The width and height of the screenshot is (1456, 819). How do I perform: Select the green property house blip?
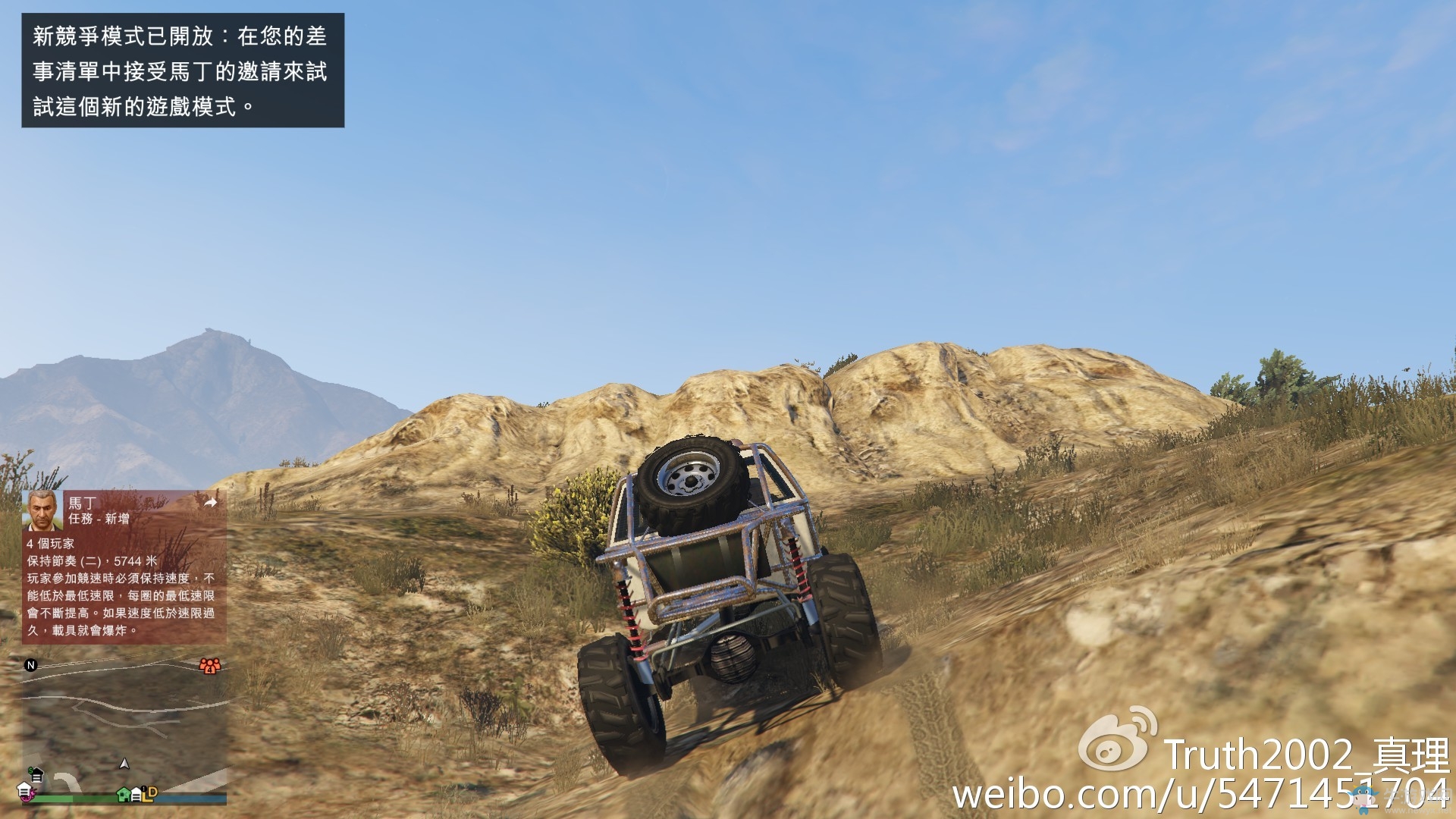click(x=123, y=795)
